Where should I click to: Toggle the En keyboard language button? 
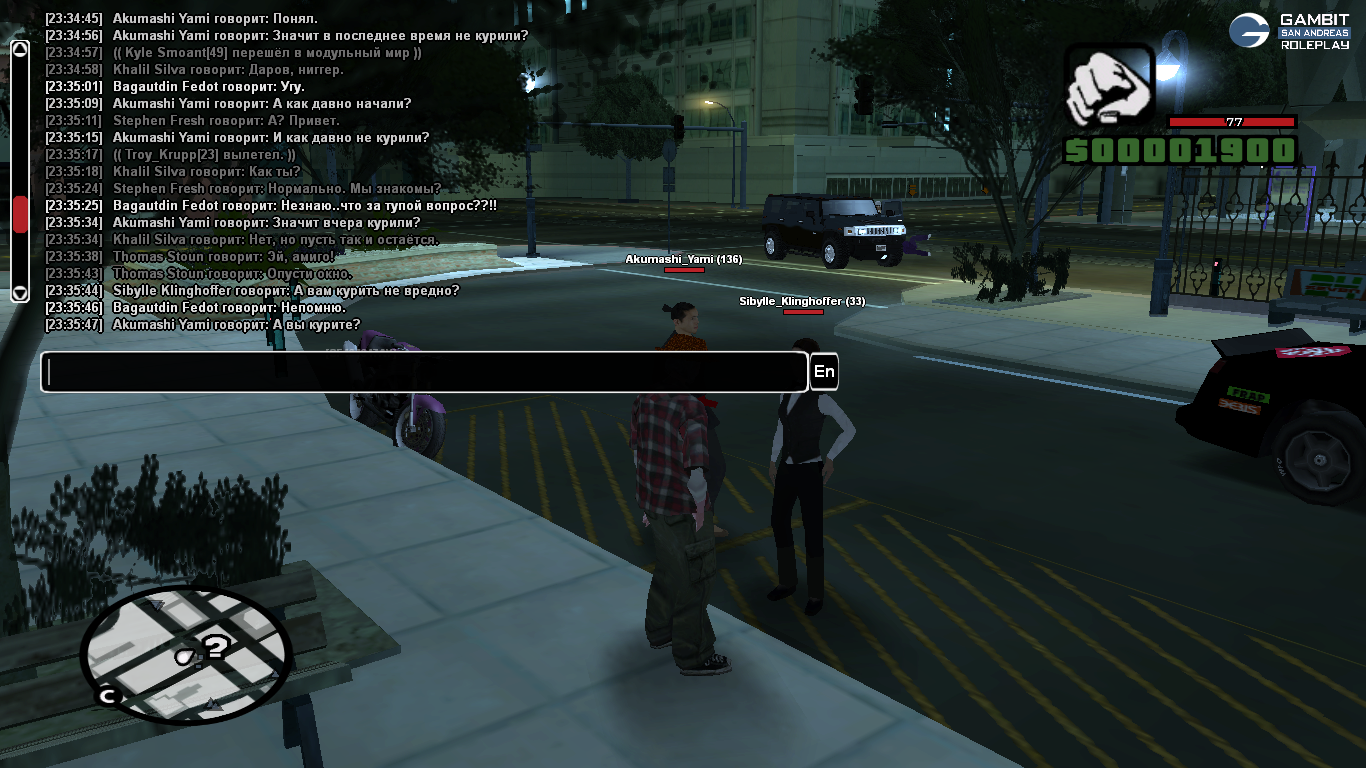tap(824, 372)
